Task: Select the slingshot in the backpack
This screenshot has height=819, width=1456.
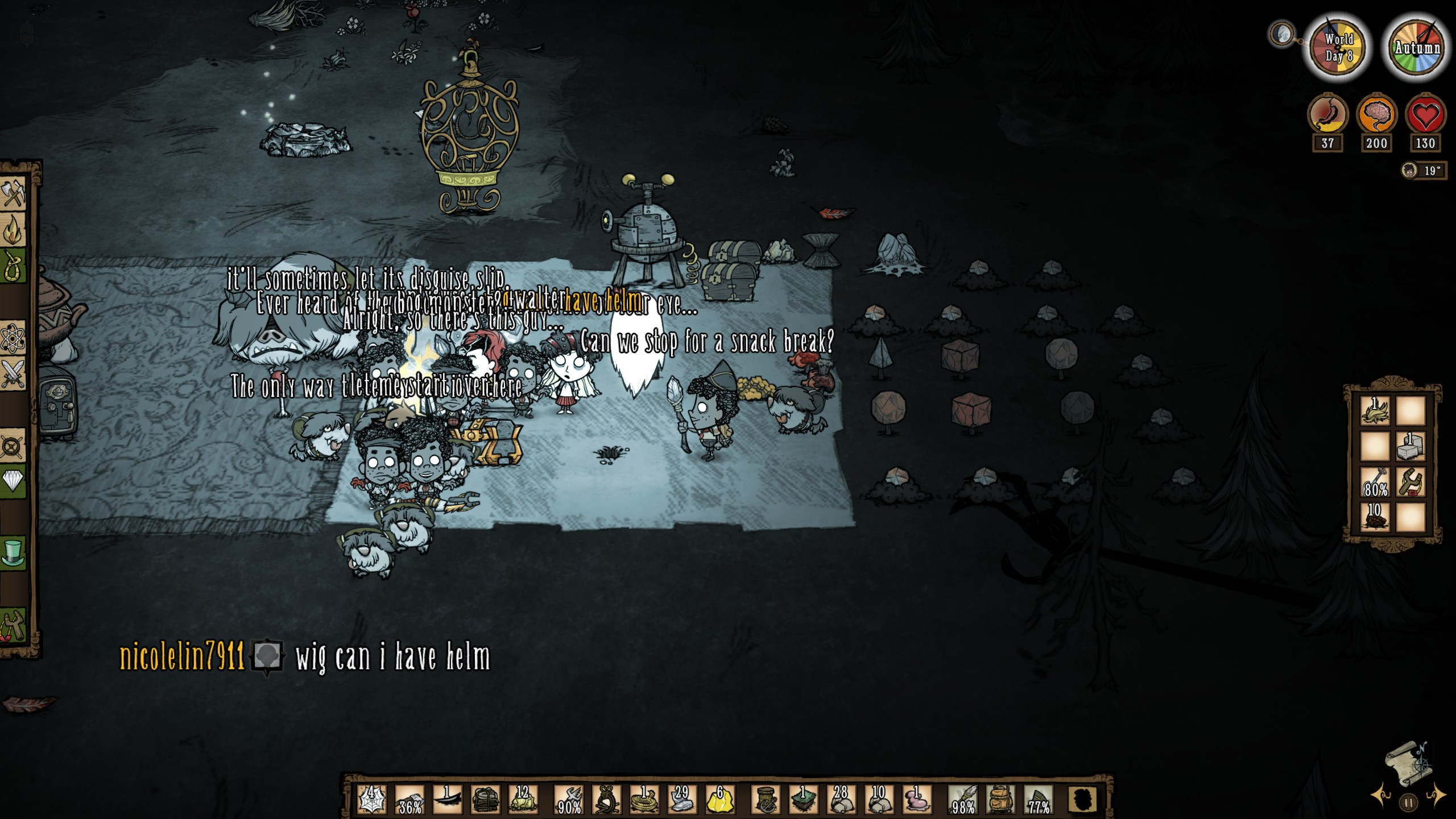Action: pos(1411,482)
